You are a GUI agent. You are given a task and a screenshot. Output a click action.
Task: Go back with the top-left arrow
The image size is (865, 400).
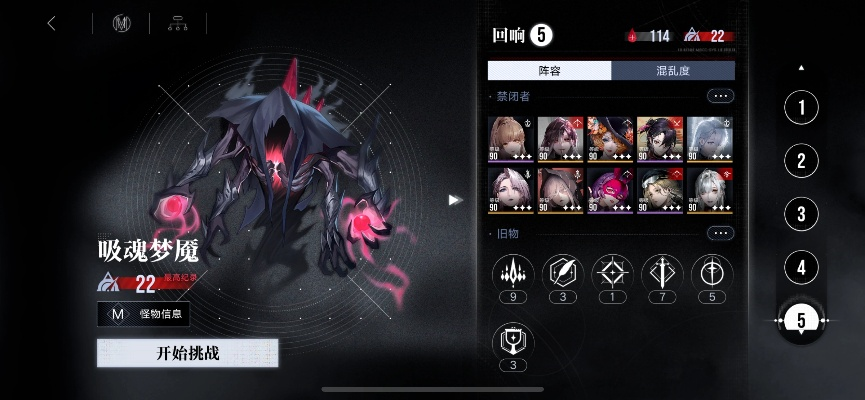[x=52, y=24]
